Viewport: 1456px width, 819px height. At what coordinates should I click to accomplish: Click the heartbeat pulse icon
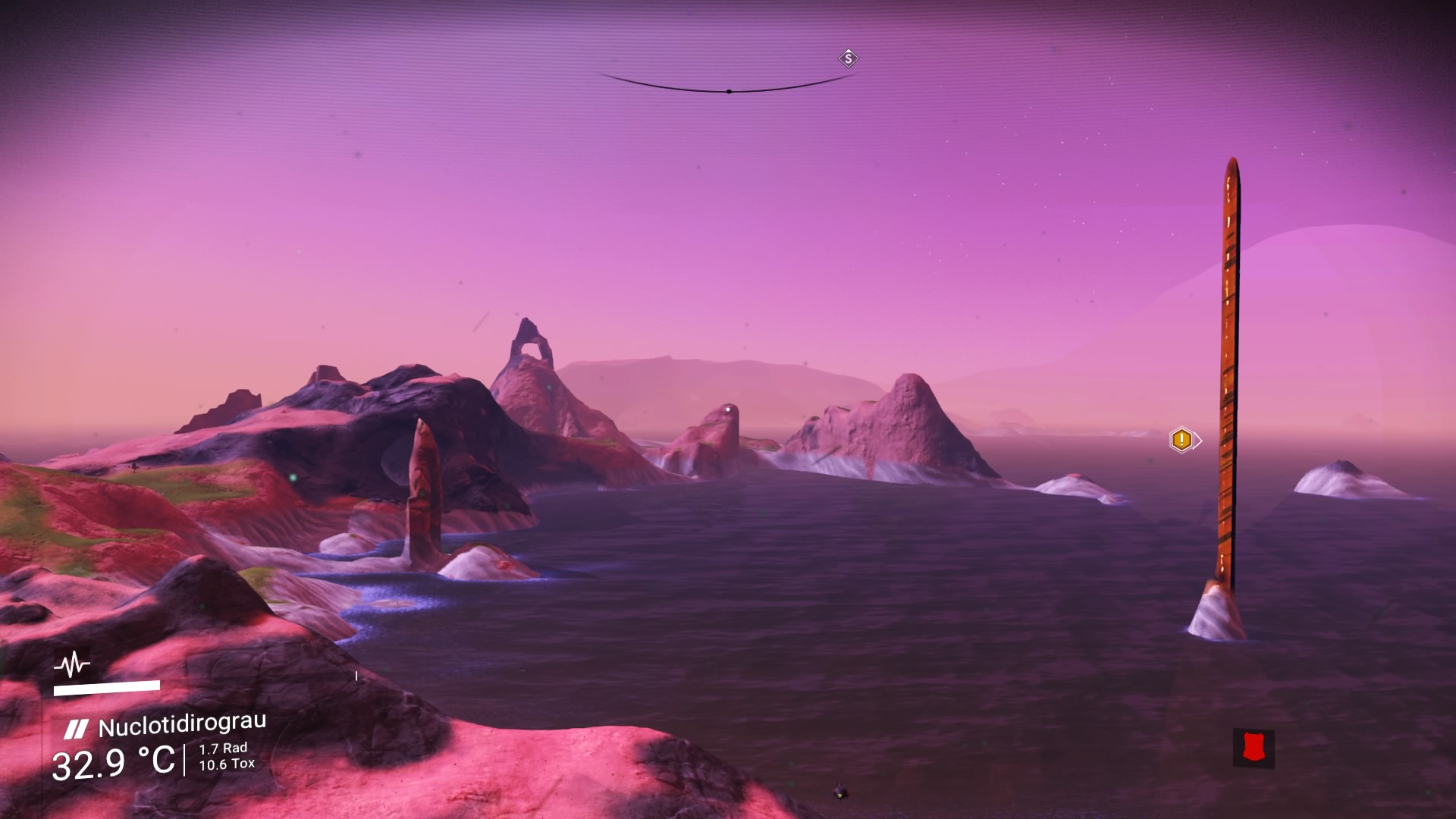pos(72,666)
